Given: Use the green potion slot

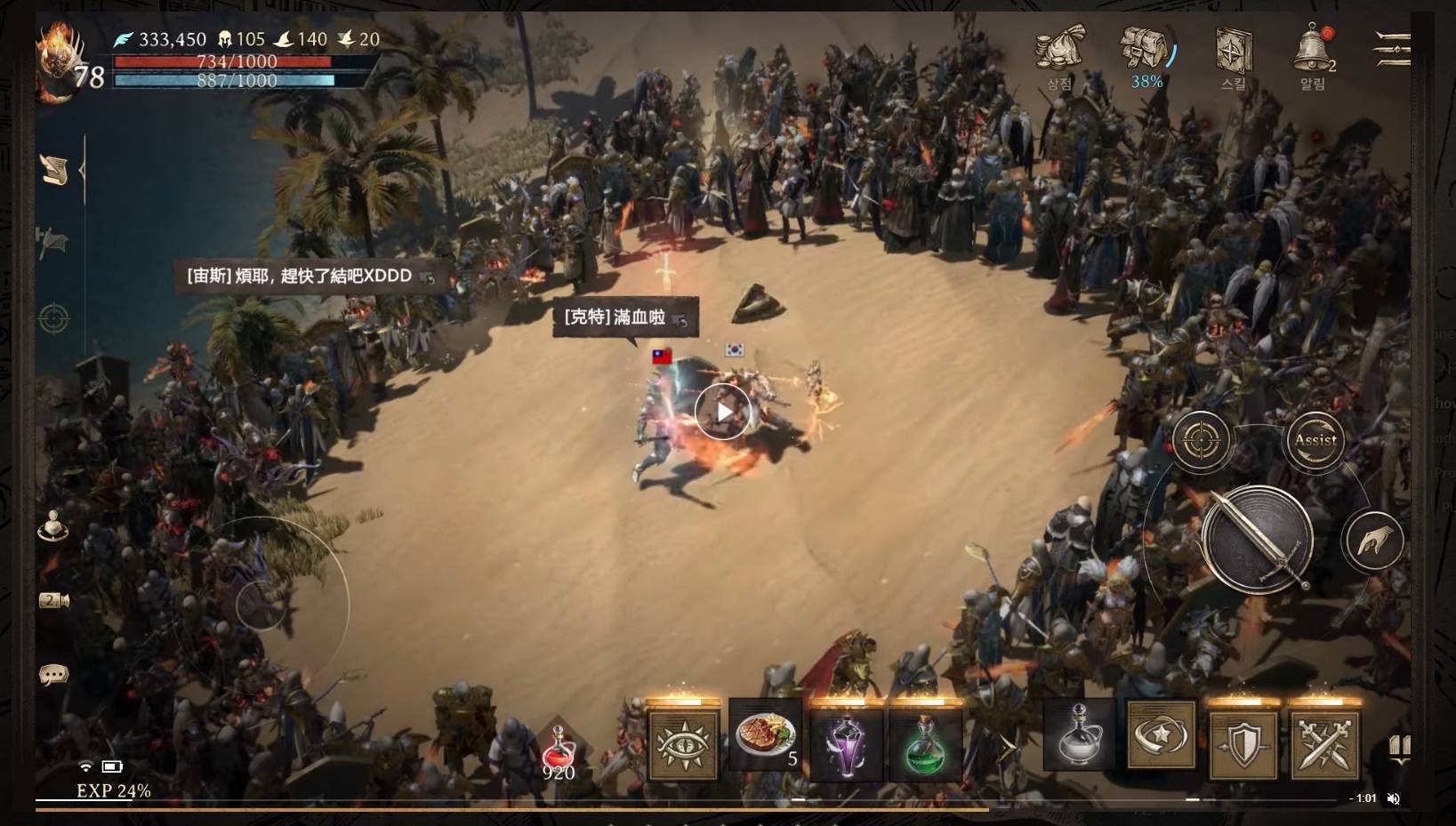Looking at the screenshot, I should (x=925, y=745).
